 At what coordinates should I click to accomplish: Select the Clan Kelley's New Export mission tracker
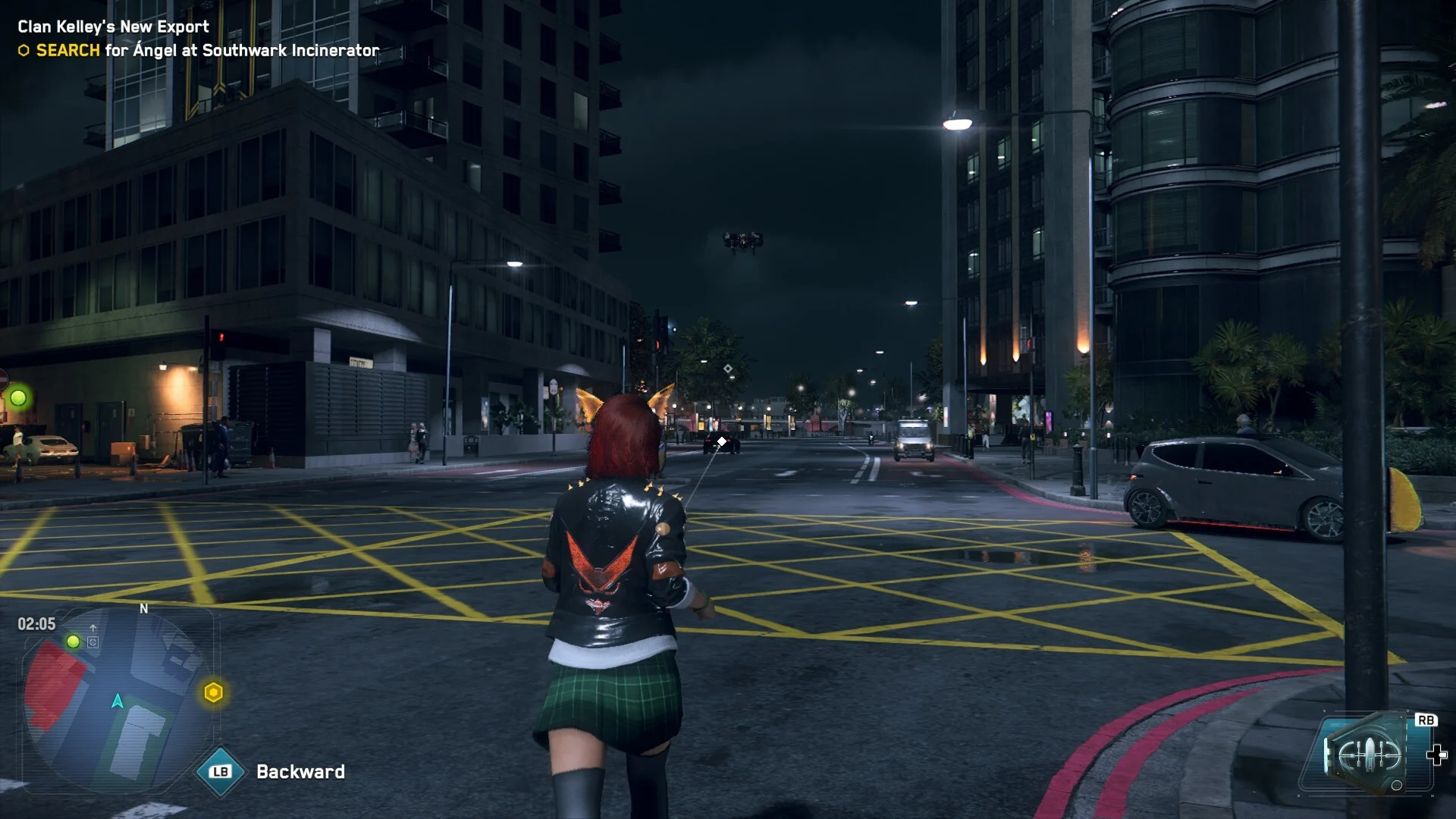point(114,27)
